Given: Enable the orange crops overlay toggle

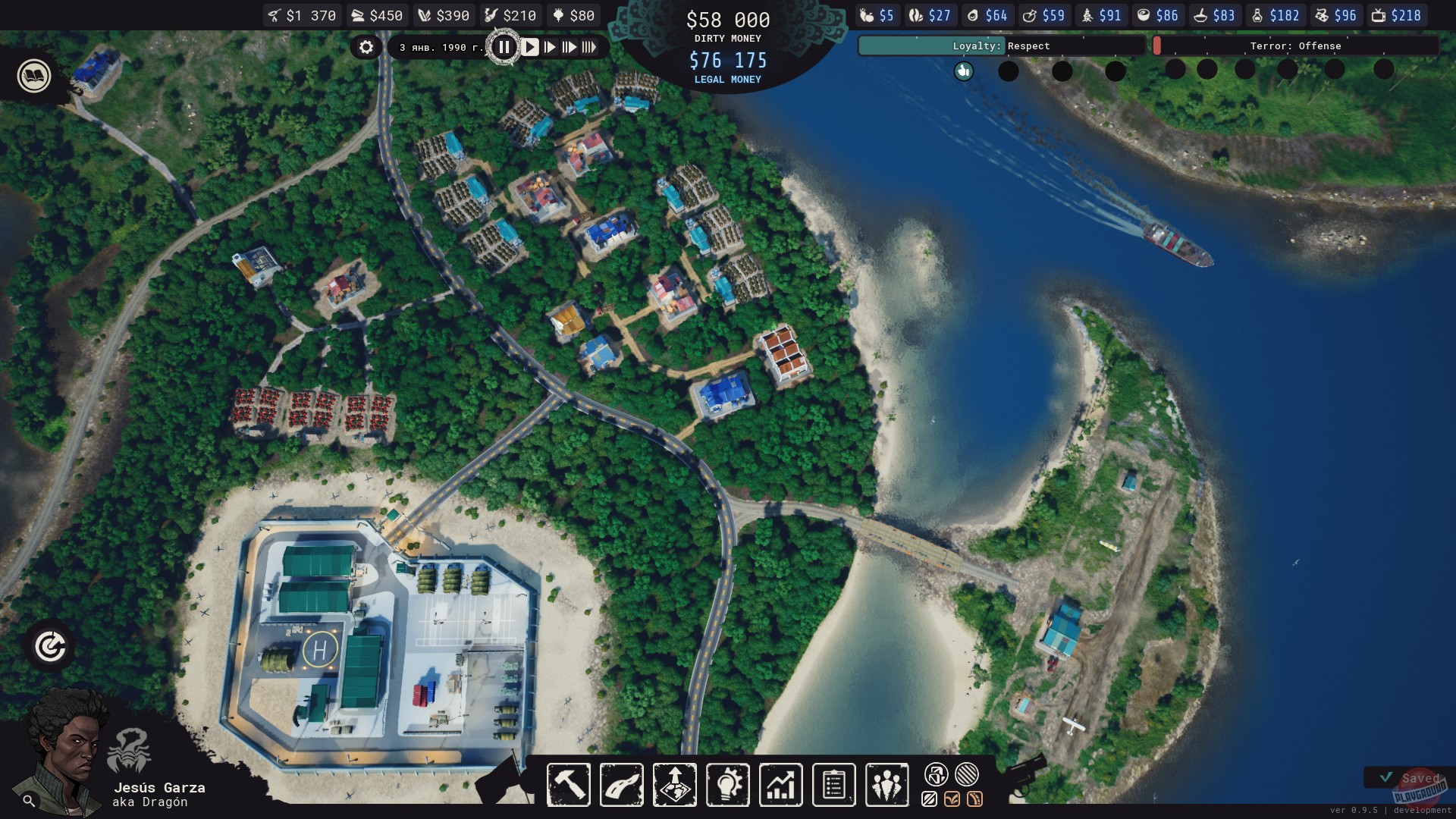Looking at the screenshot, I should click(952, 799).
